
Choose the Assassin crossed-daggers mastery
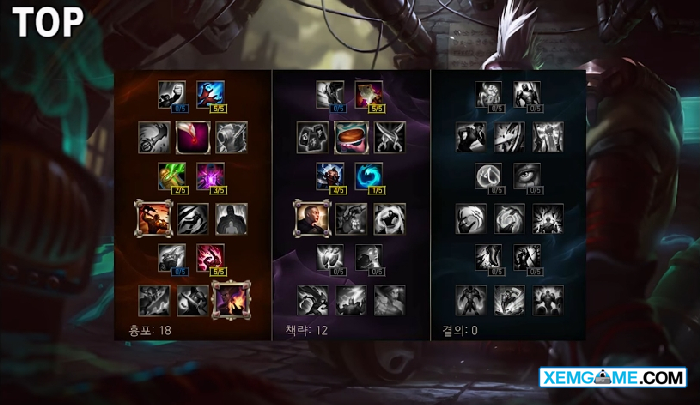coord(389,136)
